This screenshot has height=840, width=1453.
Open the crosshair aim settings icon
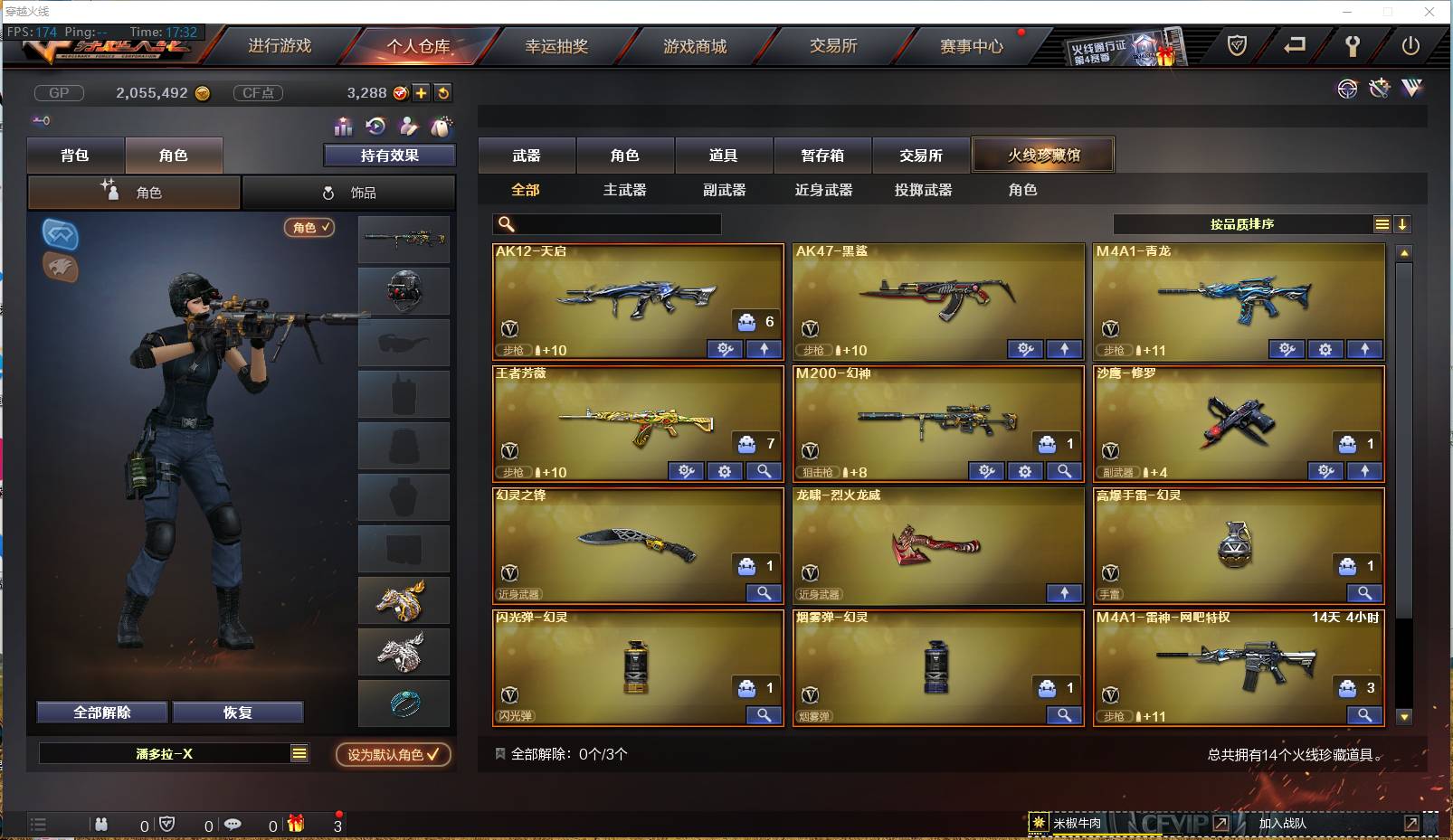tap(1347, 90)
